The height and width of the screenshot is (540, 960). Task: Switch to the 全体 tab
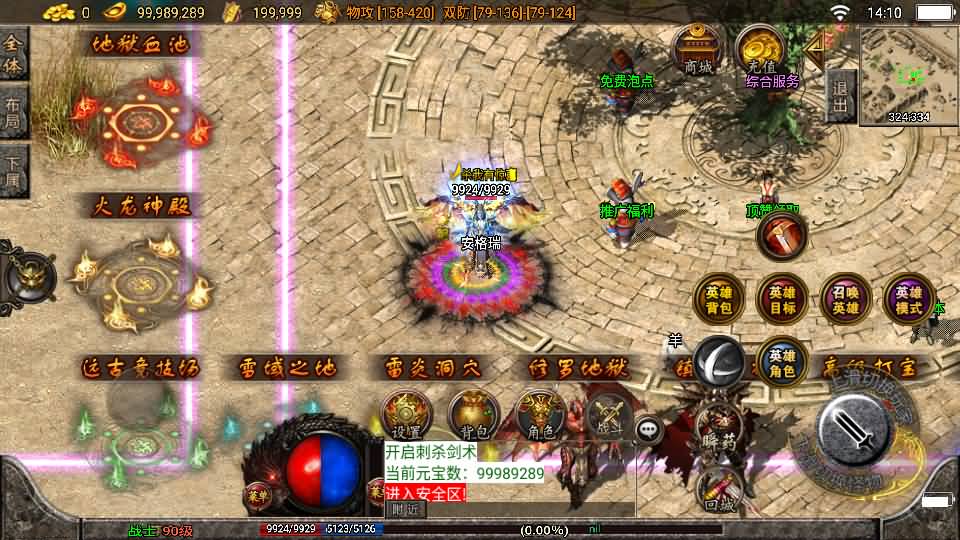click(x=14, y=53)
